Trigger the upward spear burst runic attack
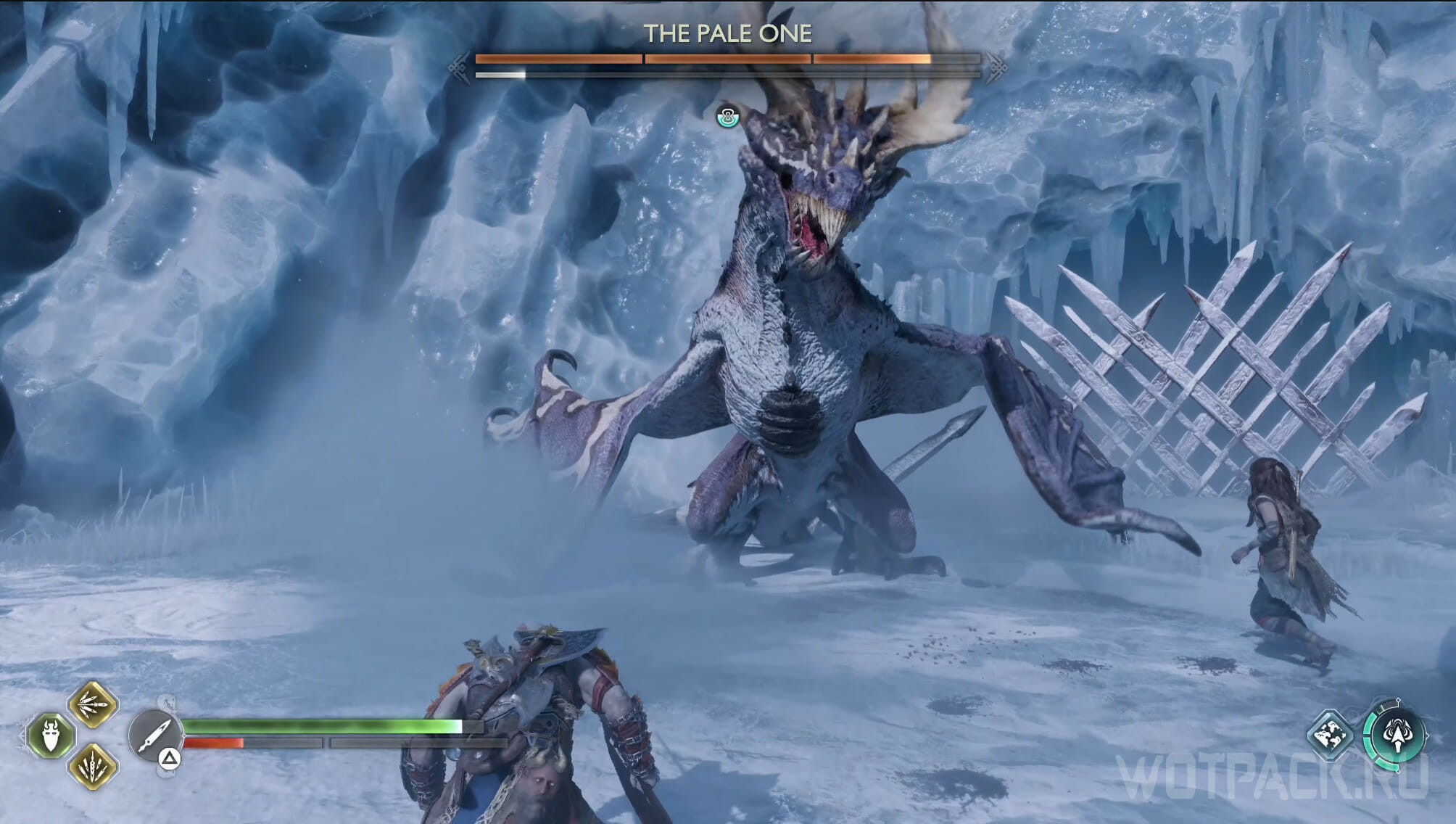Screen dimensions: 1456x824 tap(93, 766)
